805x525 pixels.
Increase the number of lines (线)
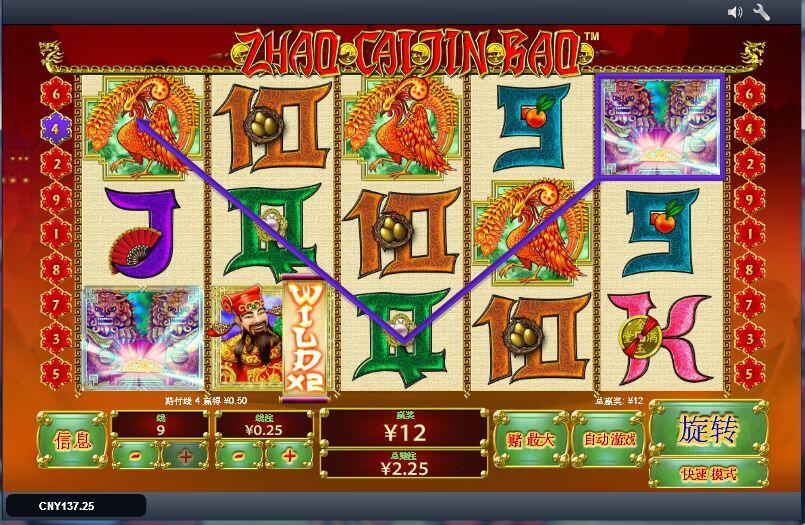tap(185, 455)
